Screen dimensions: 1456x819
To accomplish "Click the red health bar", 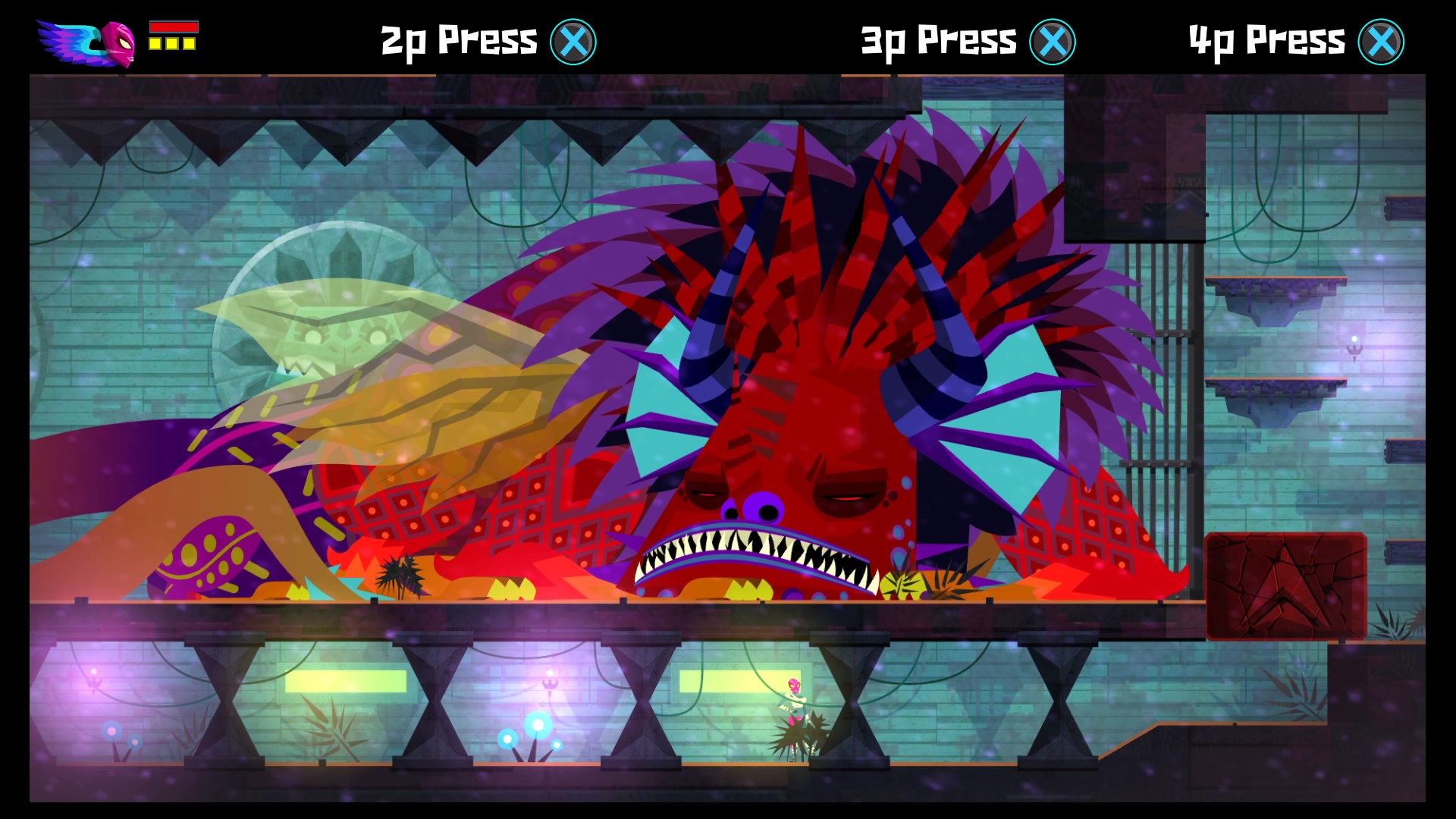I will pos(174,27).
